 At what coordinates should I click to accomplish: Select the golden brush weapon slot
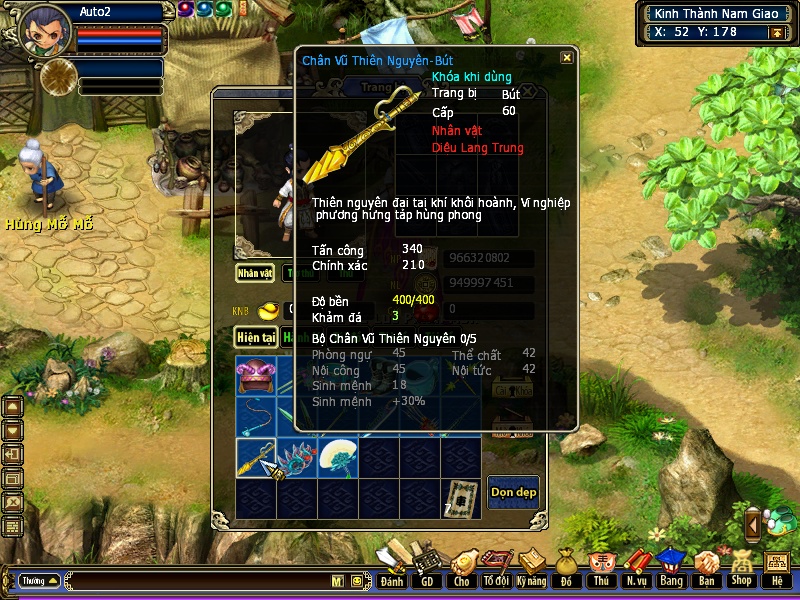[256, 457]
